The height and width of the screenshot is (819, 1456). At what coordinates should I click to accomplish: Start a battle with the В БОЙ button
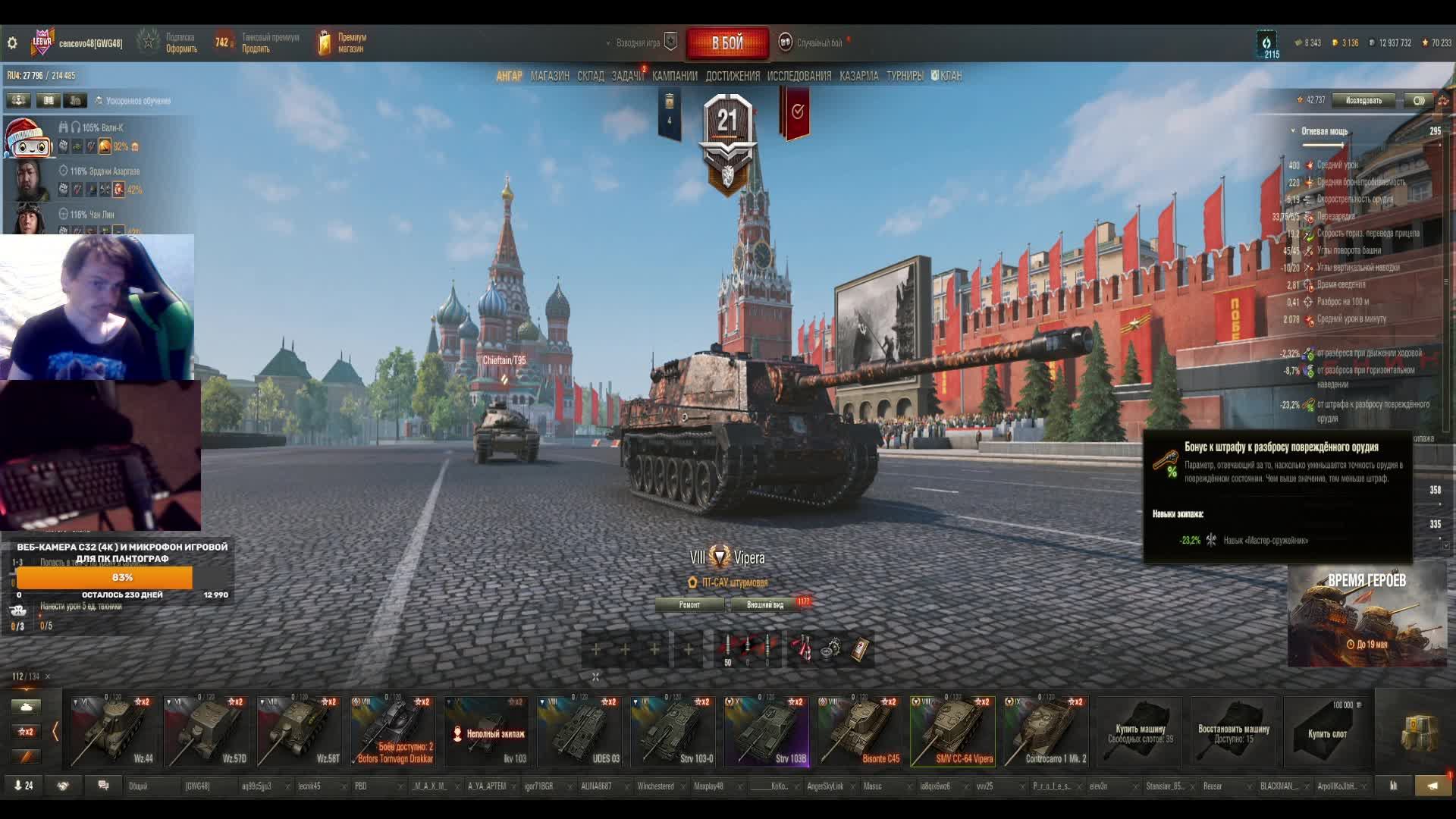tap(726, 43)
